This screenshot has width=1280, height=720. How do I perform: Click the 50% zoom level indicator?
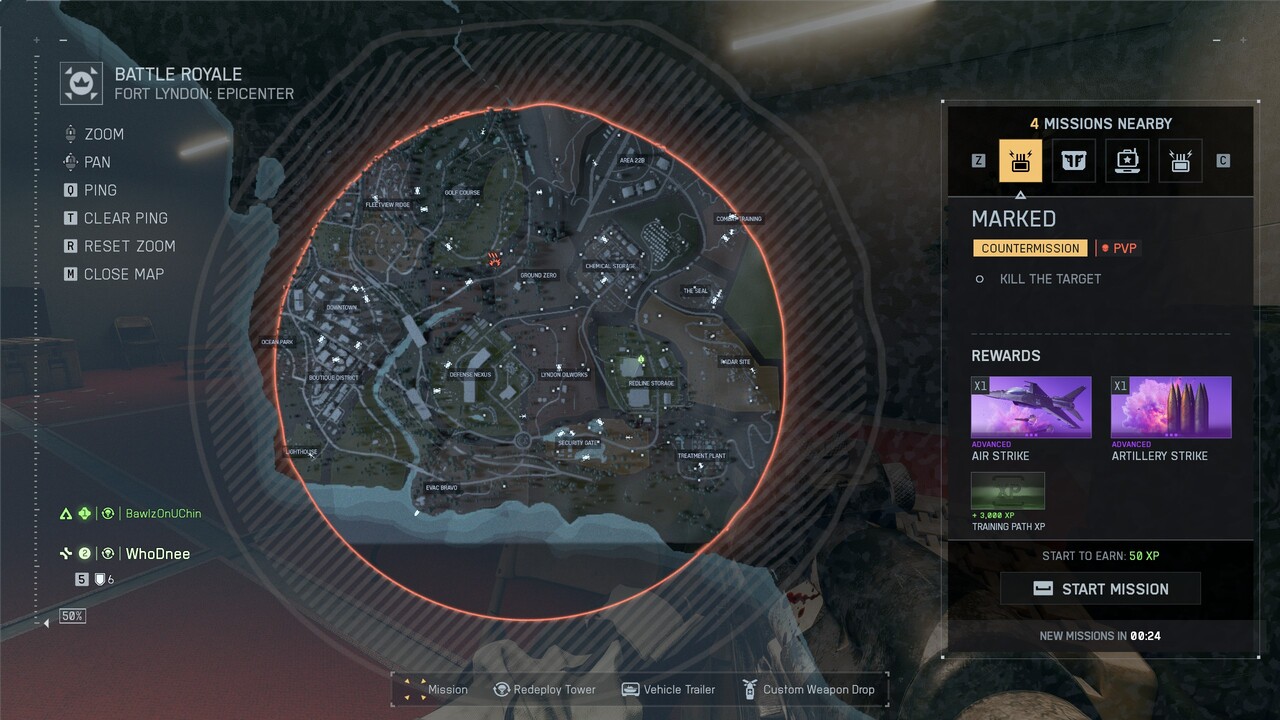[x=71, y=615]
